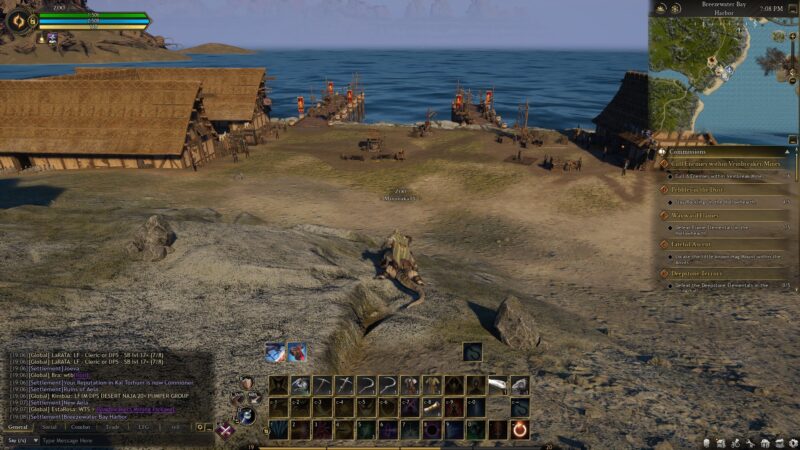Switch to the LFG chat tab
The height and width of the screenshot is (450, 800).
pos(144,426)
